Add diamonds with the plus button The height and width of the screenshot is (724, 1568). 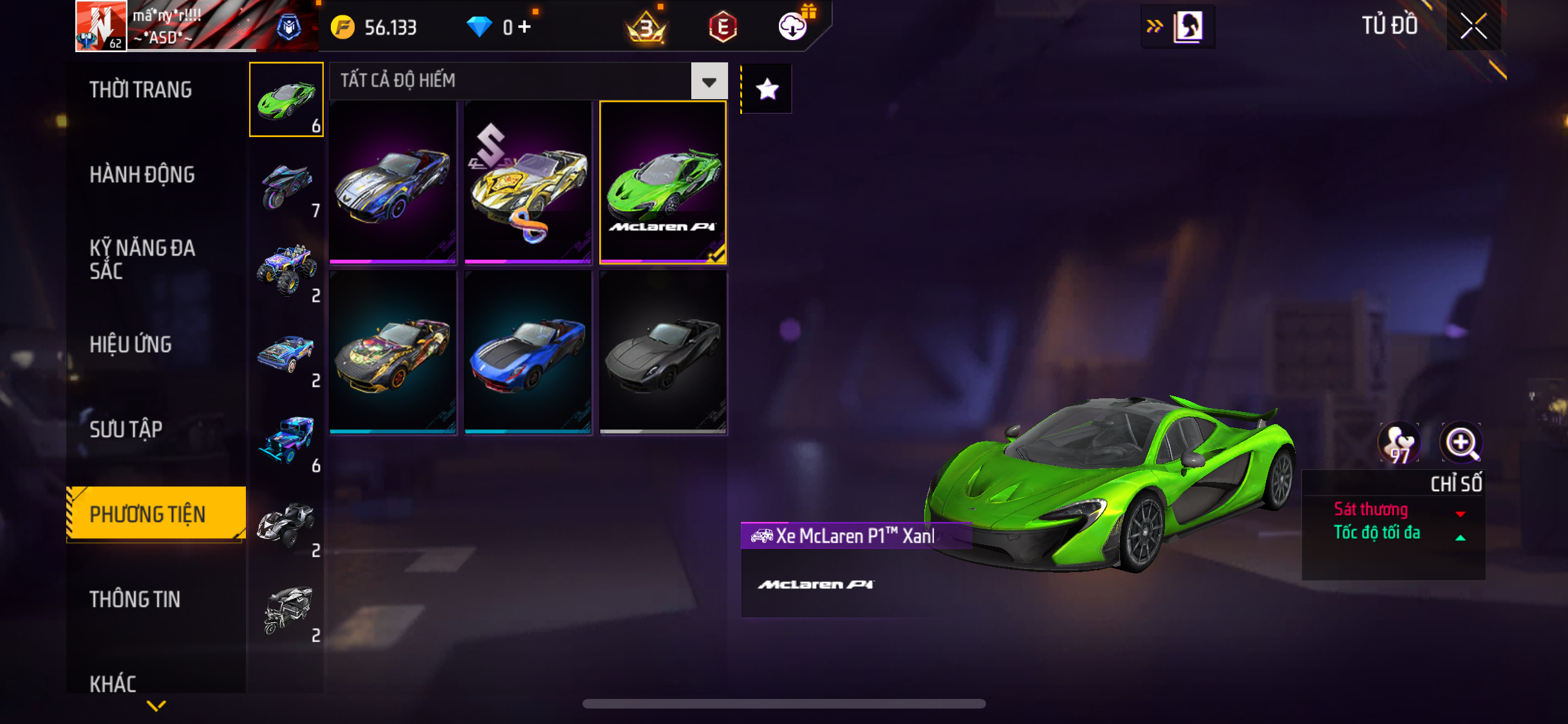point(525,27)
